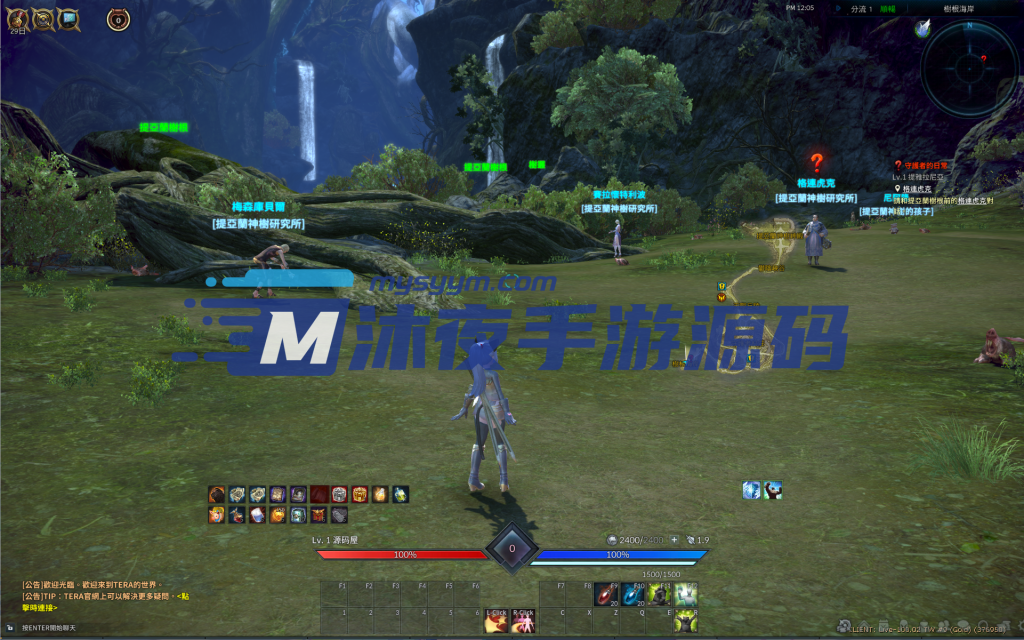Click the plus button beside 2400/2400
Image resolution: width=1024 pixels, height=640 pixels.
[x=674, y=540]
